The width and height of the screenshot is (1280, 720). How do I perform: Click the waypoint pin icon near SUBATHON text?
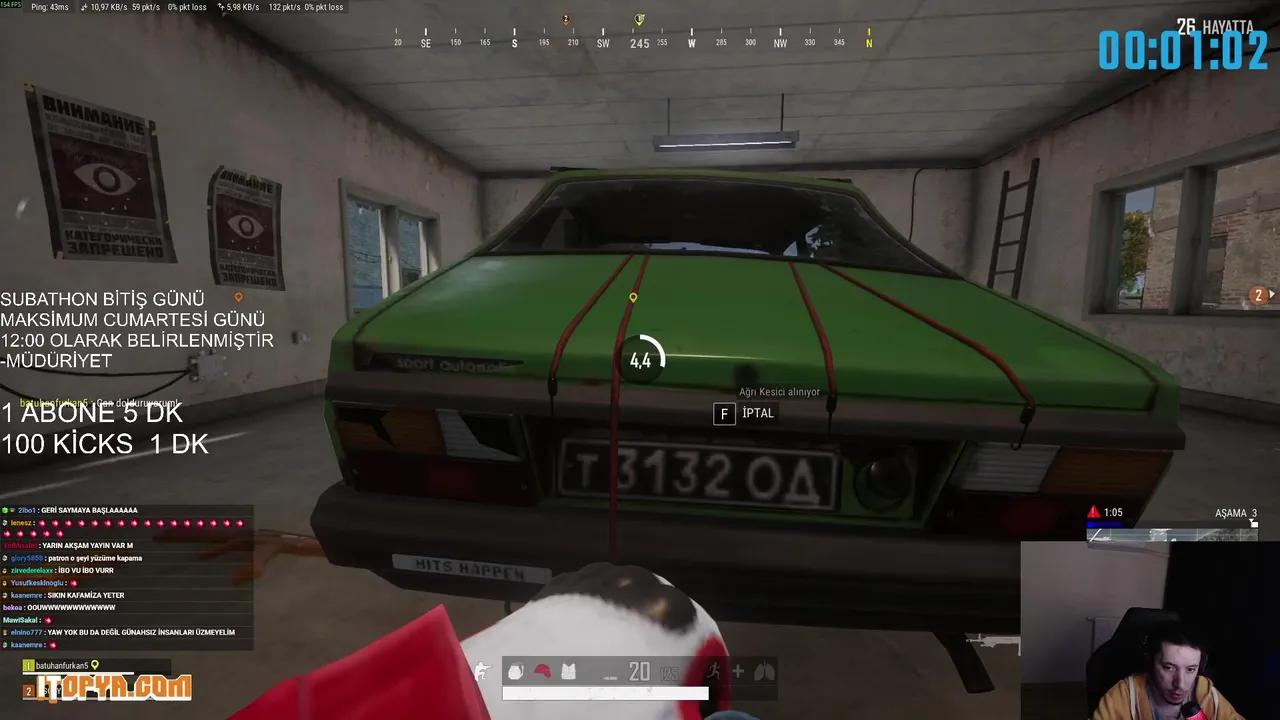tap(237, 296)
